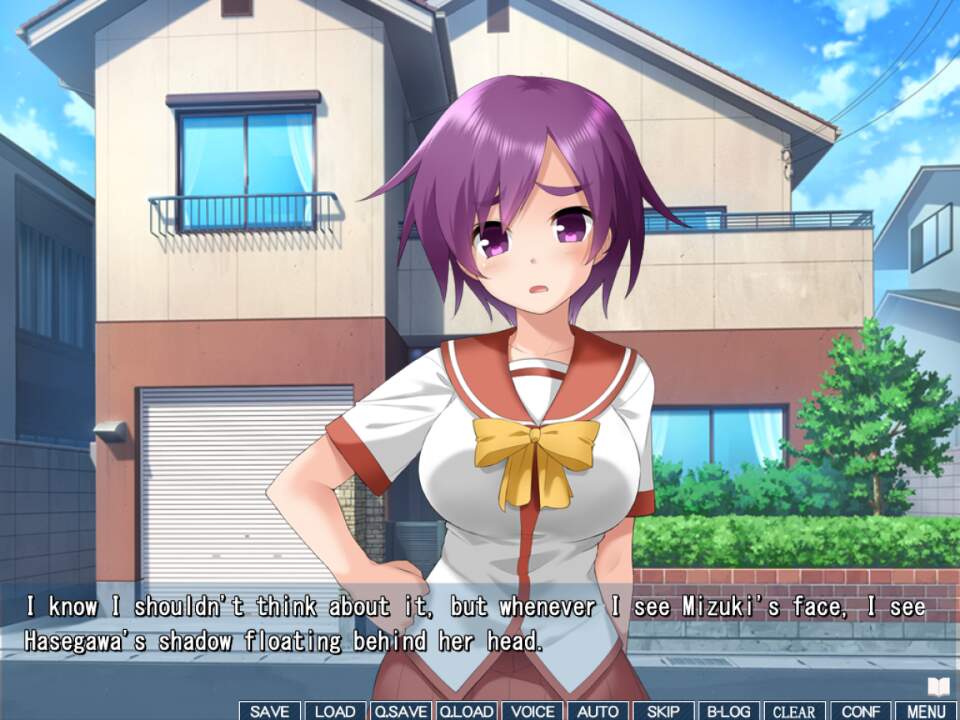Open the backlog with B-LOG
960x720 pixels.
729,711
